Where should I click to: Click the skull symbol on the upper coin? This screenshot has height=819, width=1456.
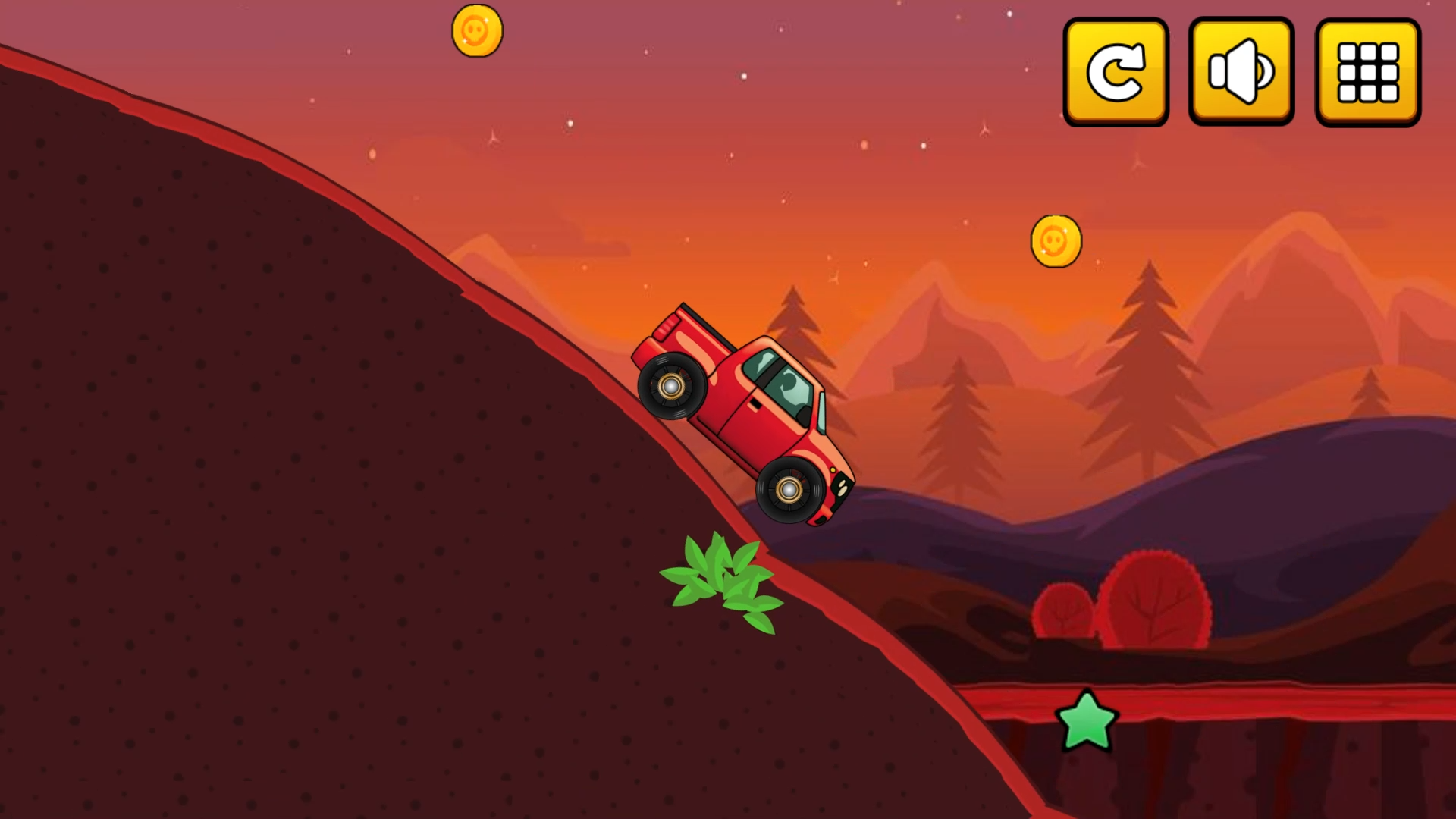click(x=479, y=30)
